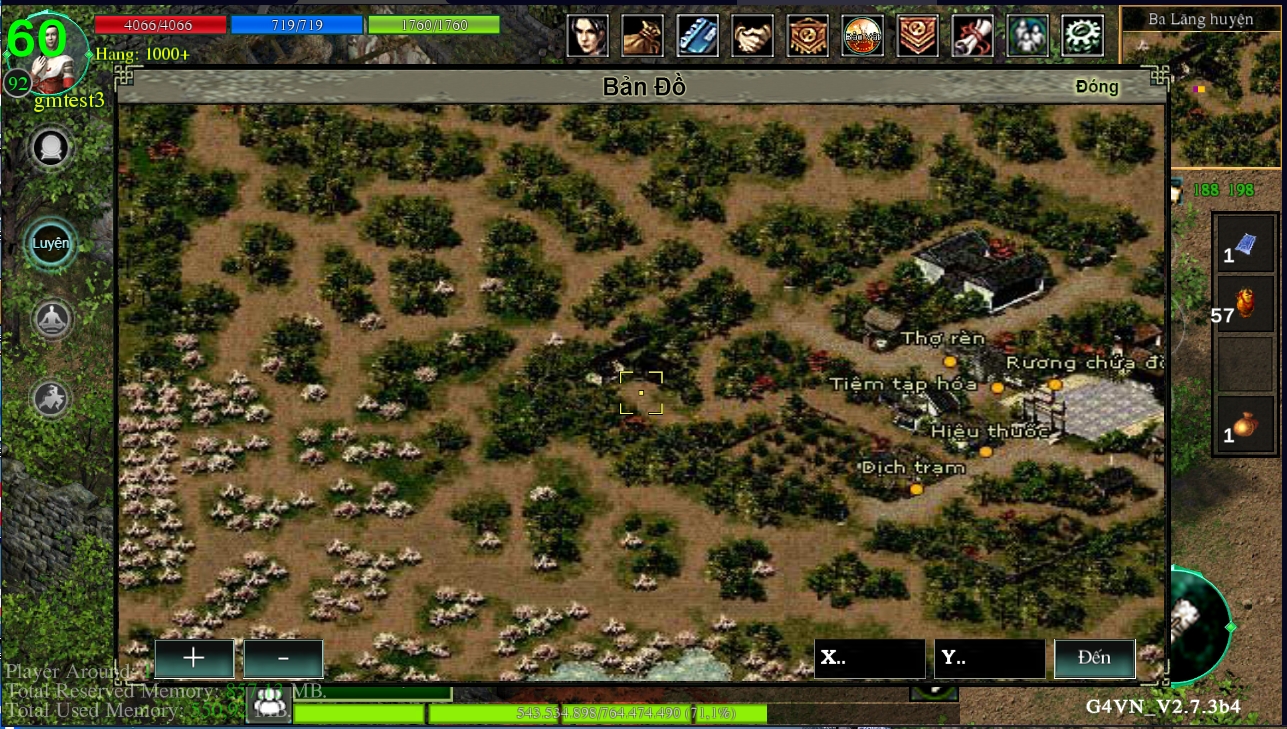Zoom in the map with plus button
The image size is (1287, 729).
(x=194, y=659)
